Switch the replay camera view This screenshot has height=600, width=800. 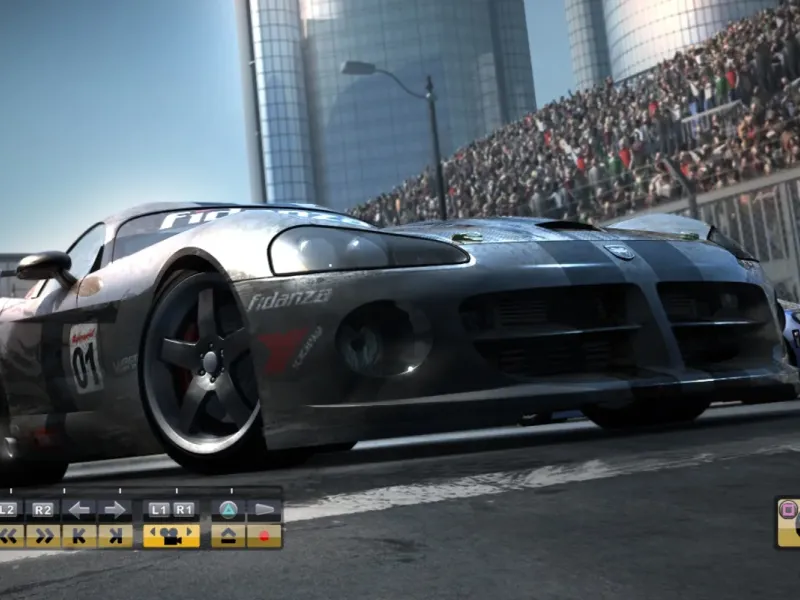(x=171, y=536)
